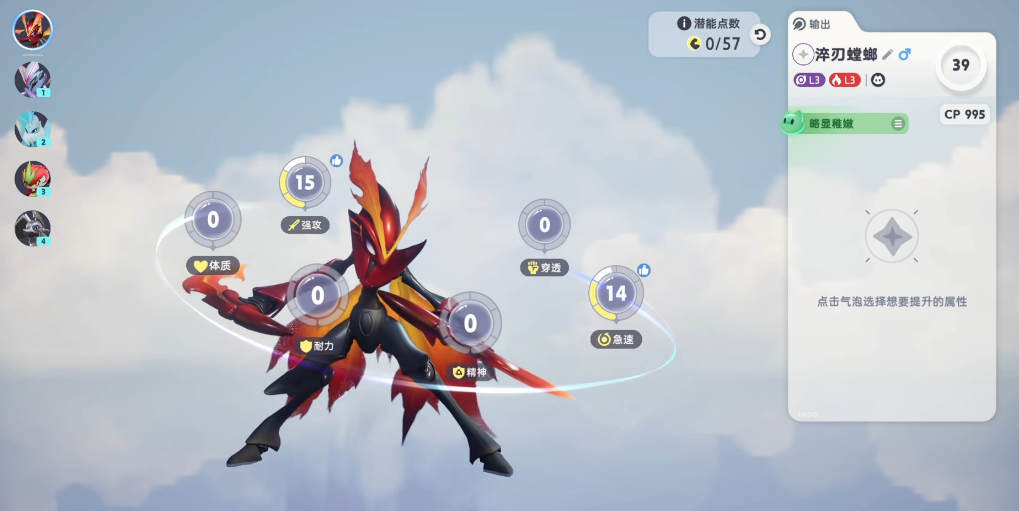This screenshot has height=511, width=1019.
Task: Open the 略显稚嫩 nature list
Action: (x=898, y=123)
